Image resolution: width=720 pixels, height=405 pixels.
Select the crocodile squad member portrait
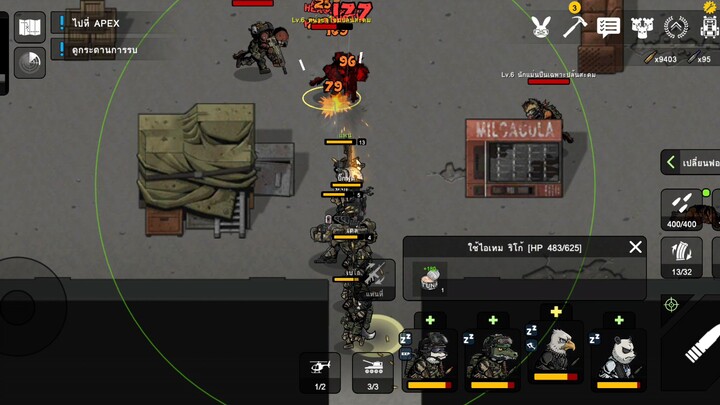(493, 360)
